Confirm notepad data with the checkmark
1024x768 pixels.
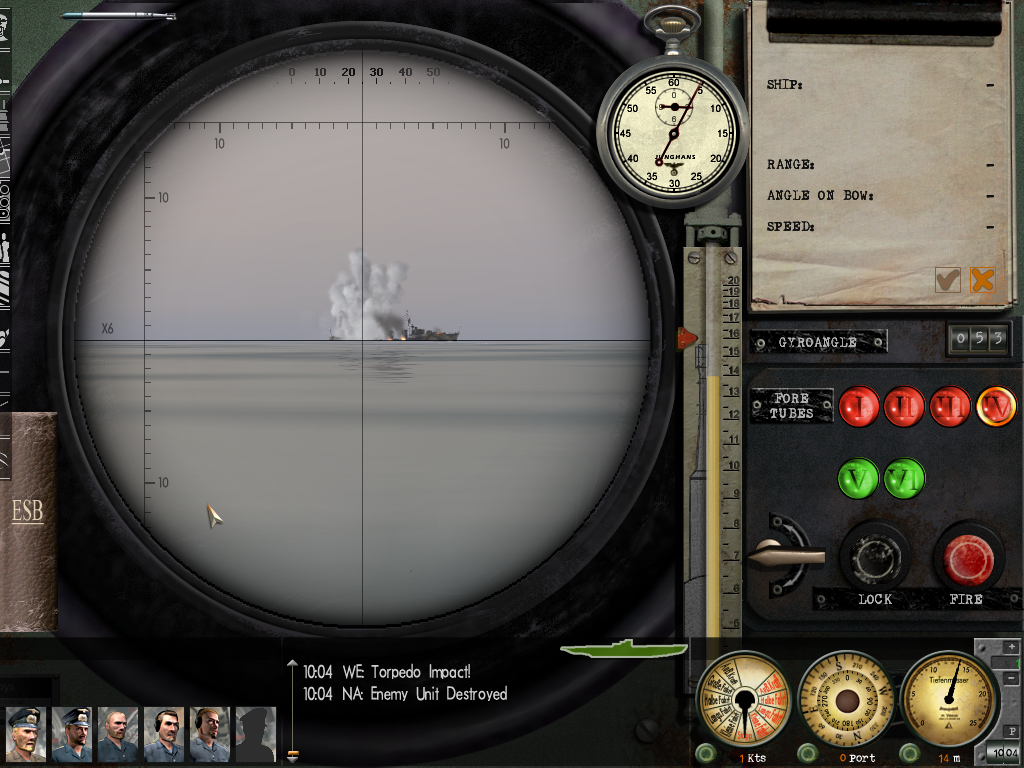947,280
